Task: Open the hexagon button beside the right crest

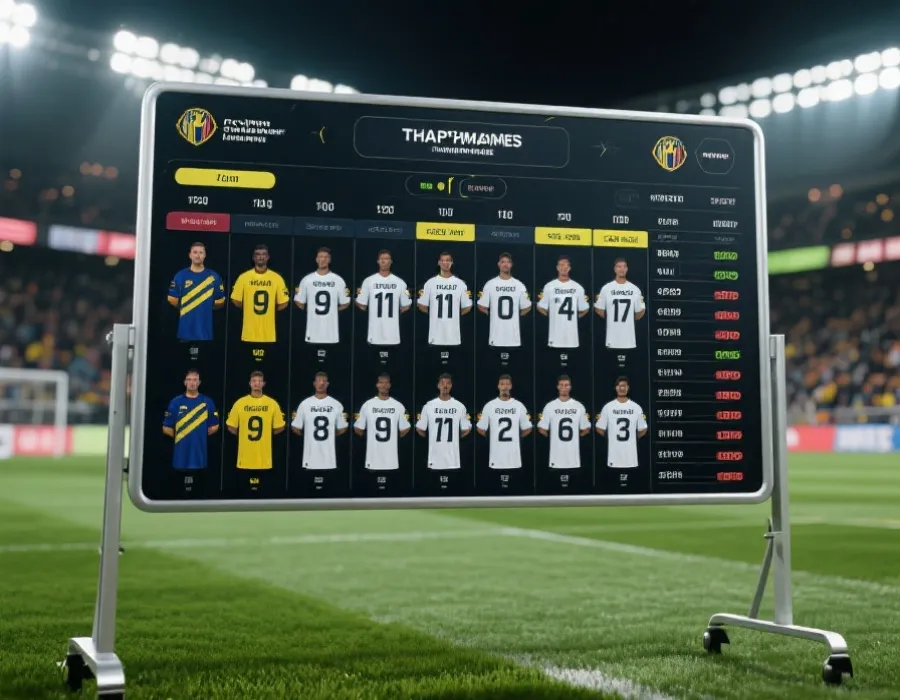Action: point(714,156)
